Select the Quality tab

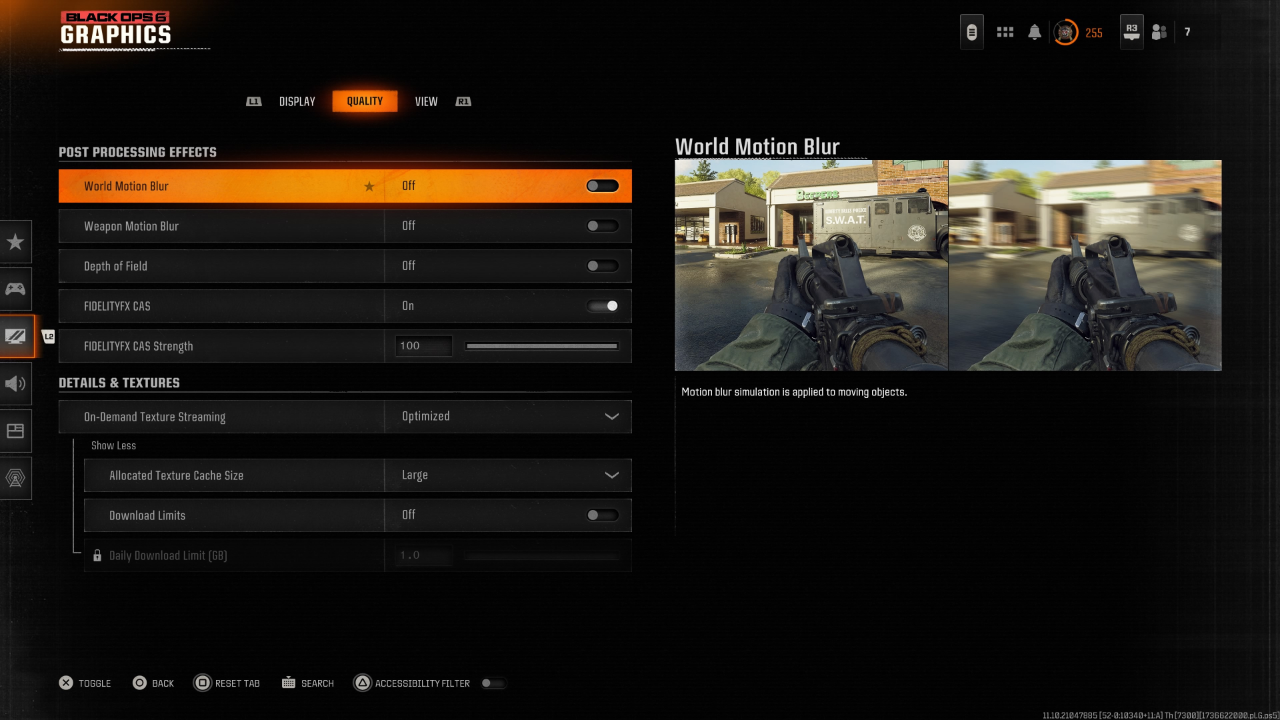(364, 101)
